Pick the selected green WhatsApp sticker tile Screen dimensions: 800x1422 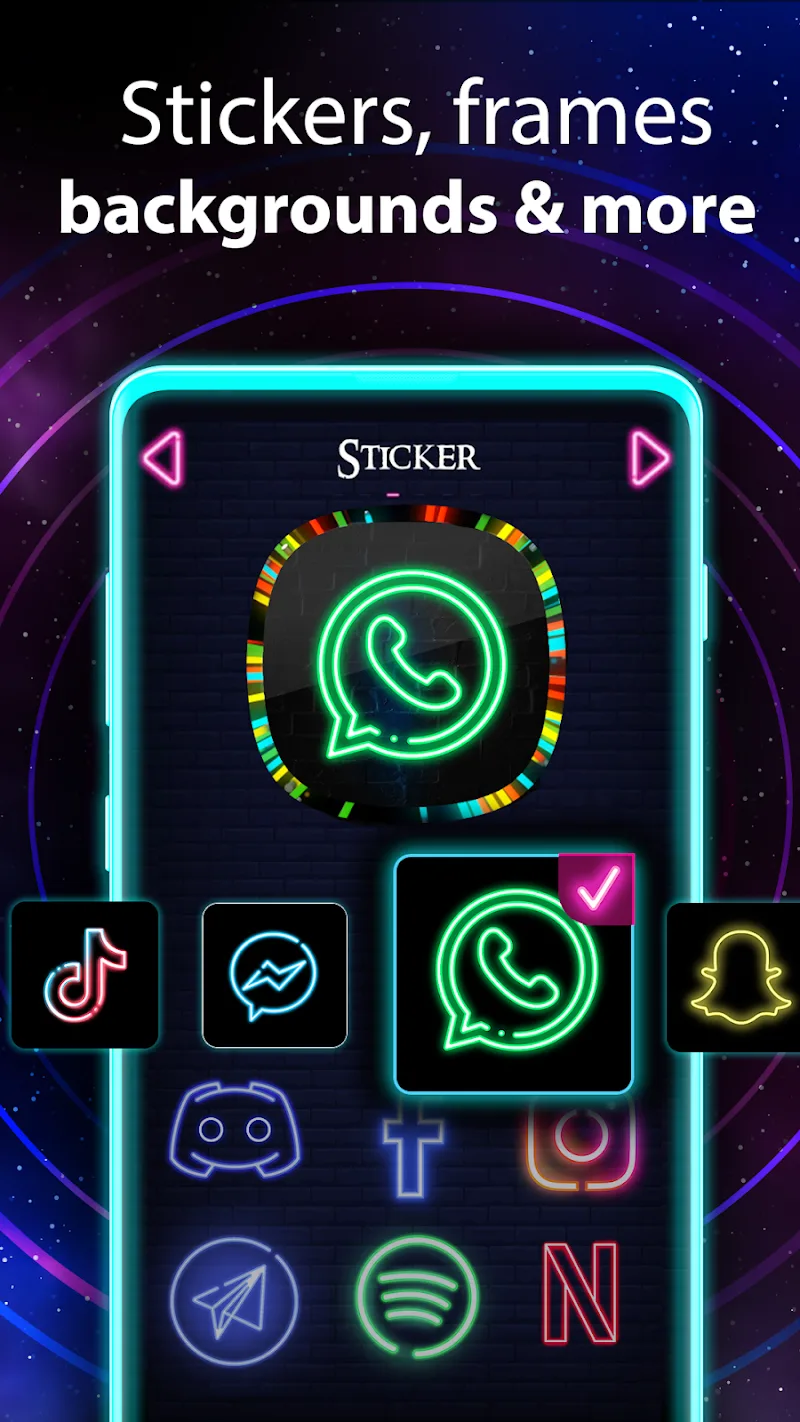pos(514,975)
